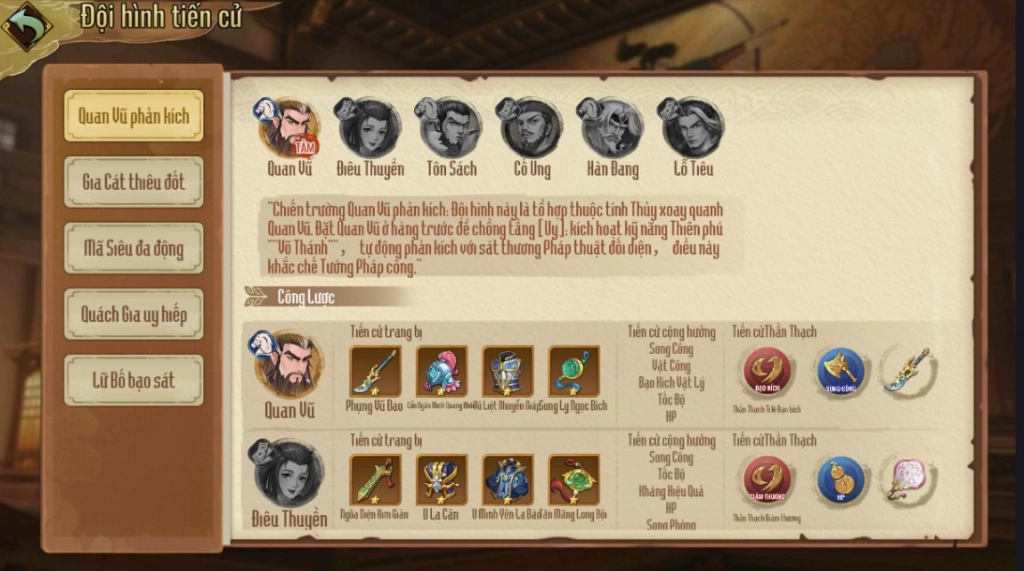
Task: Inspect the Phụng Vũ Đao weapon icon
Action: 376,371
